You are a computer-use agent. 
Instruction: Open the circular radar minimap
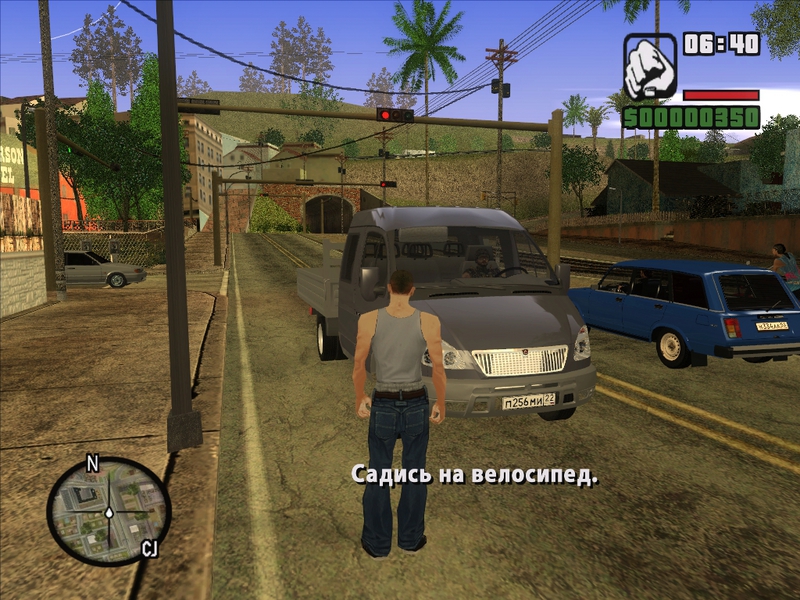(x=108, y=510)
